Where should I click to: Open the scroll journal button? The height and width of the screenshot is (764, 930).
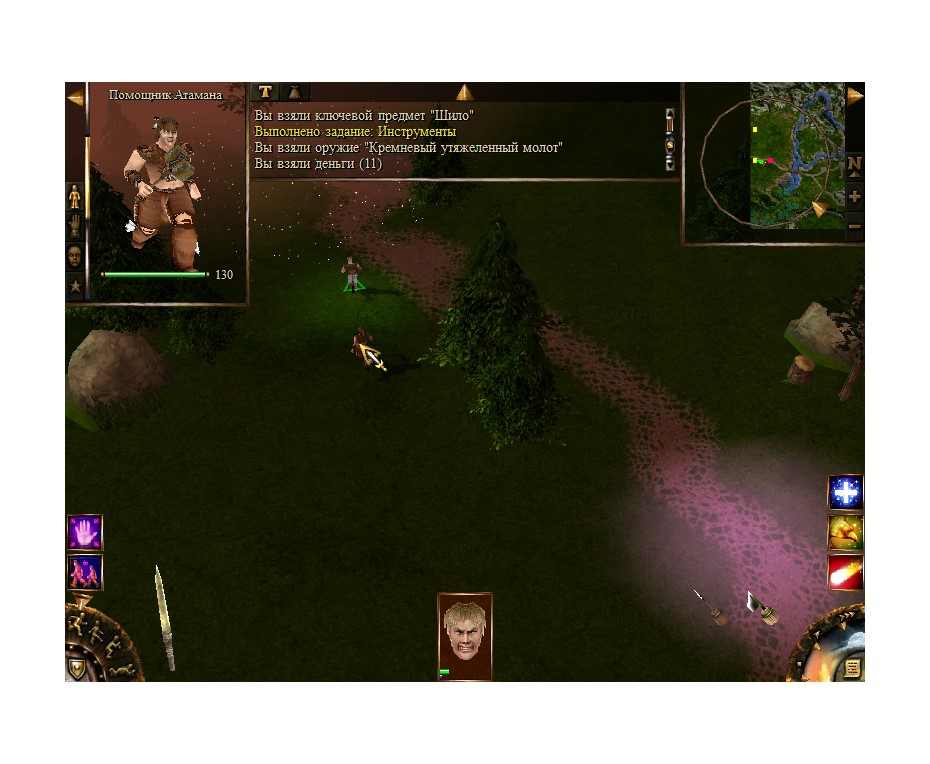pyautogui.click(x=852, y=667)
